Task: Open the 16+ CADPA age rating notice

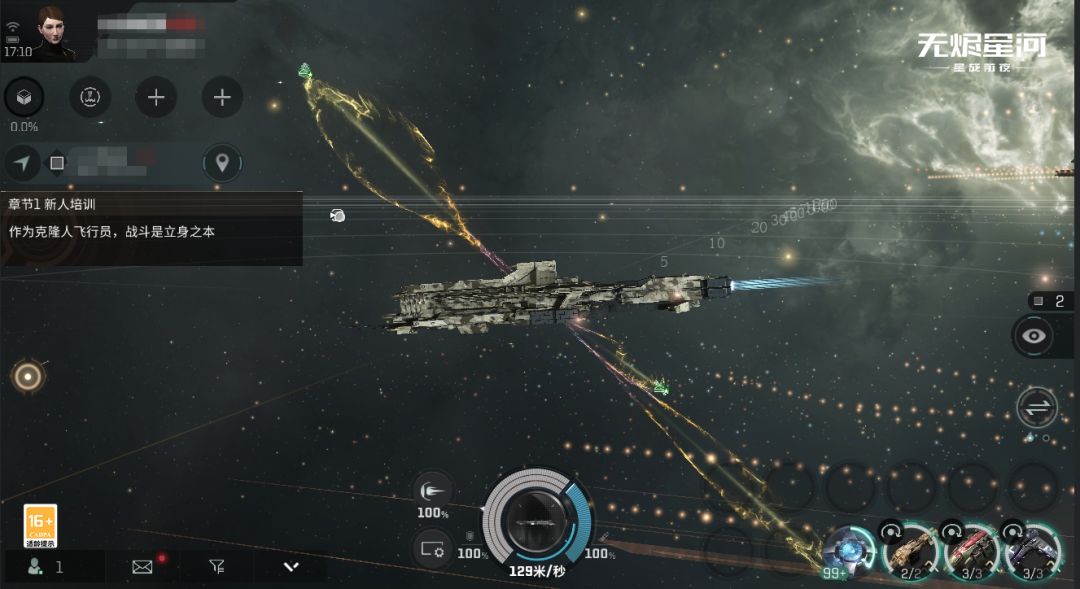Action: [x=40, y=525]
